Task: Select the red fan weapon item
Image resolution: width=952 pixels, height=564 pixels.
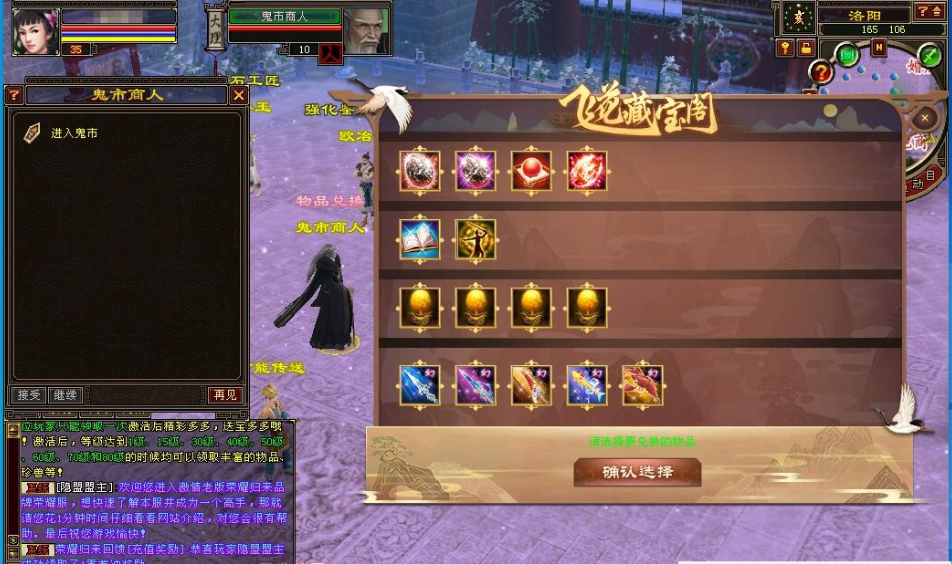Action: click(642, 385)
